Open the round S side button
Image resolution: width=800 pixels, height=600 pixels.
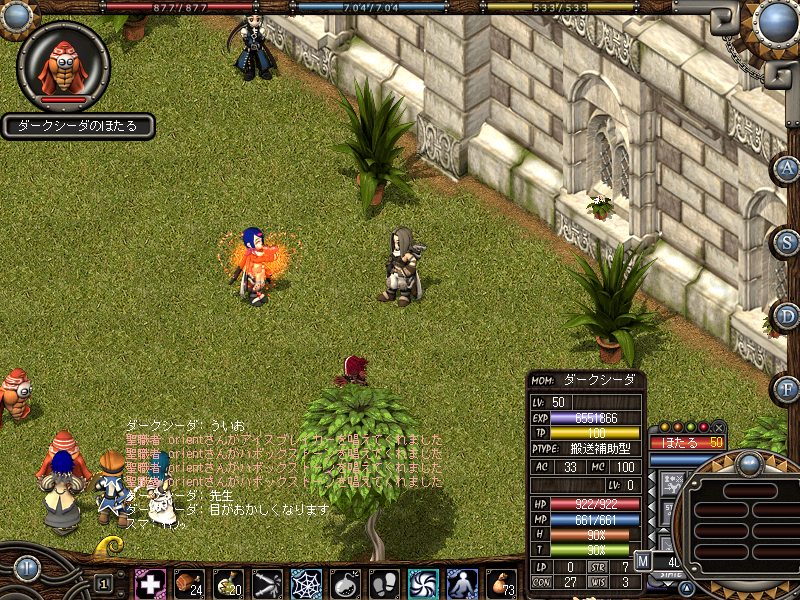click(788, 241)
